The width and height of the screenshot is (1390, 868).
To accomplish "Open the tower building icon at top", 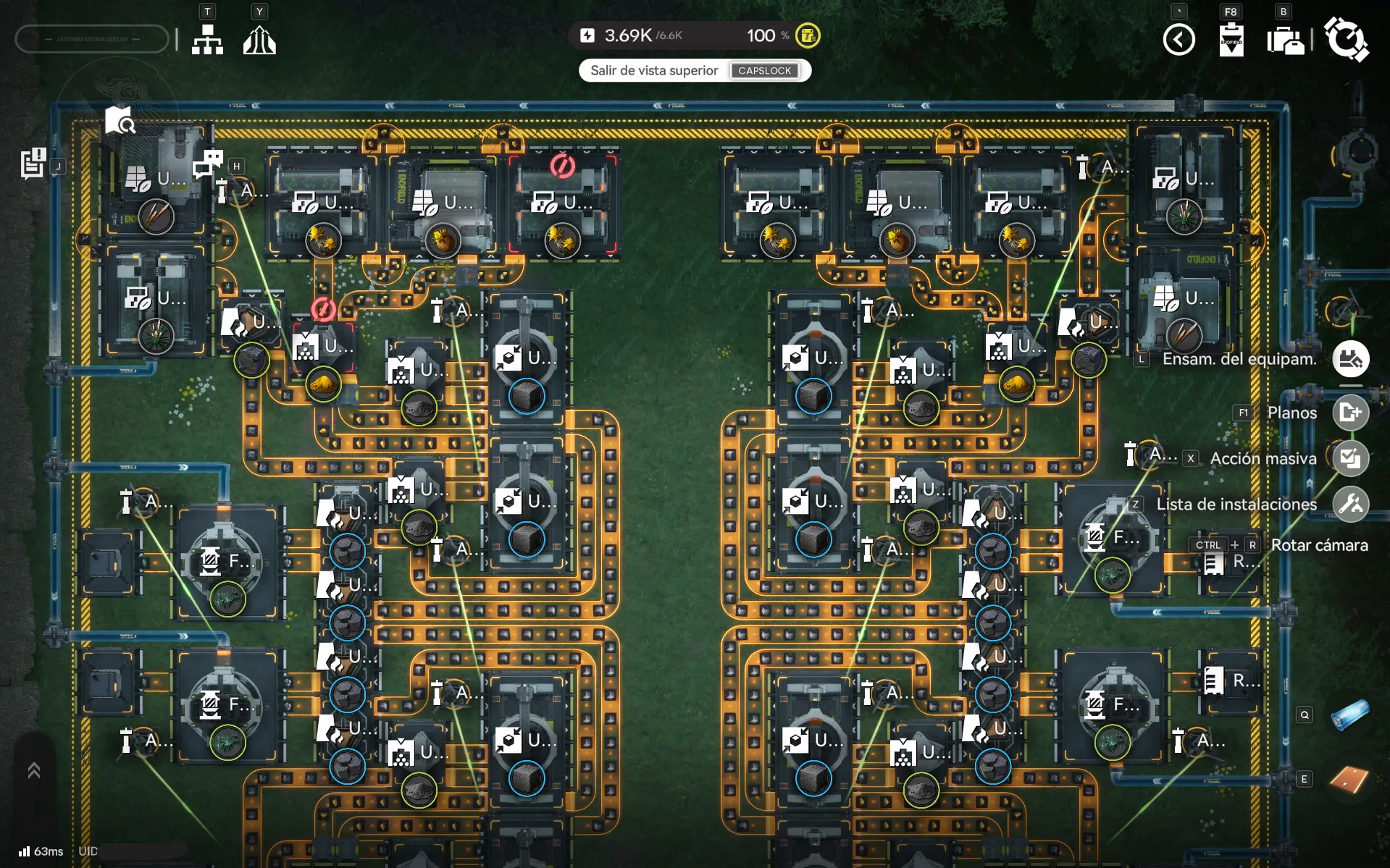I will [x=259, y=41].
